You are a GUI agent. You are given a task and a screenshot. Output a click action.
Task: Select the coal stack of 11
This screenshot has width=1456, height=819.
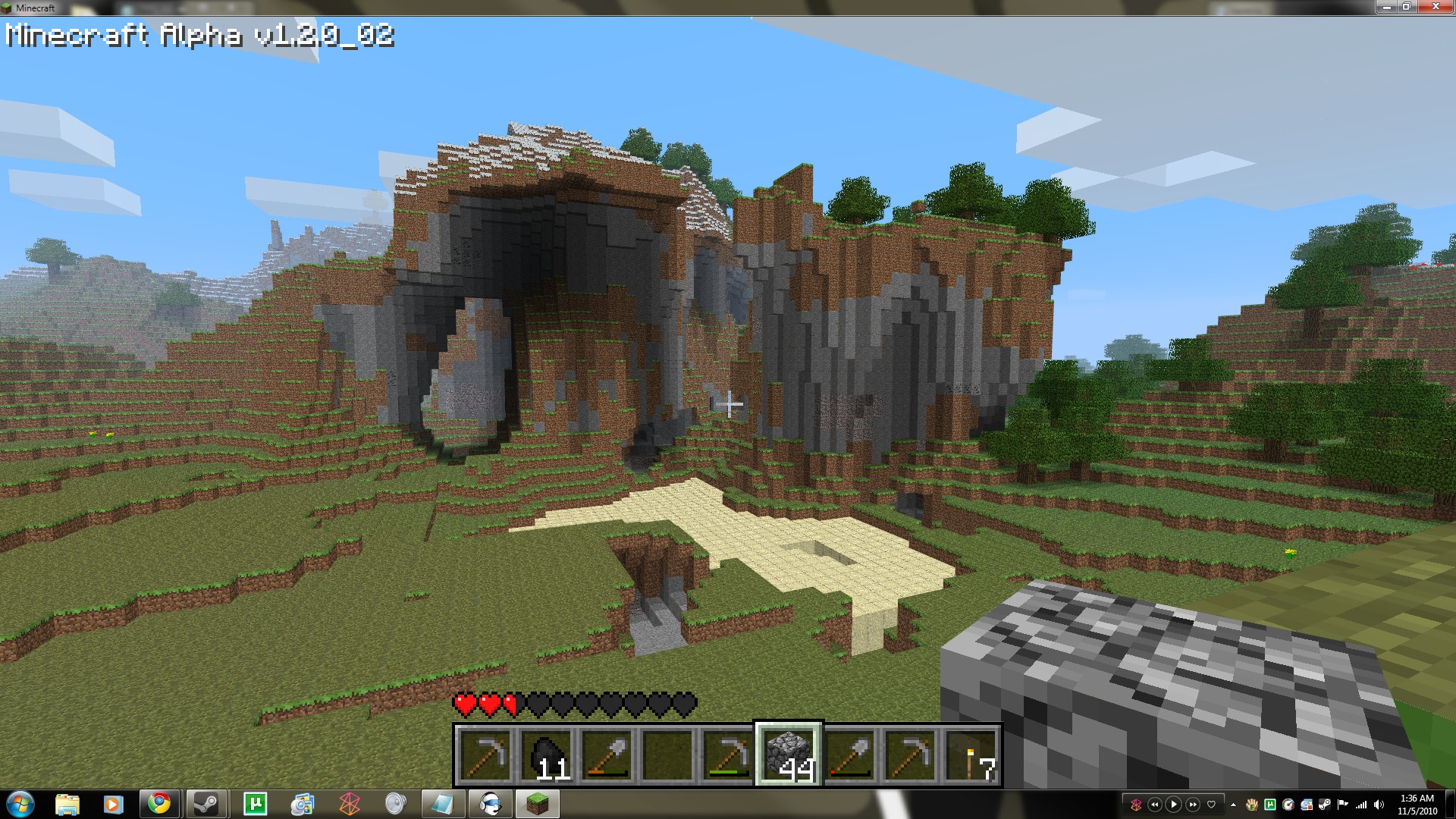(x=546, y=755)
